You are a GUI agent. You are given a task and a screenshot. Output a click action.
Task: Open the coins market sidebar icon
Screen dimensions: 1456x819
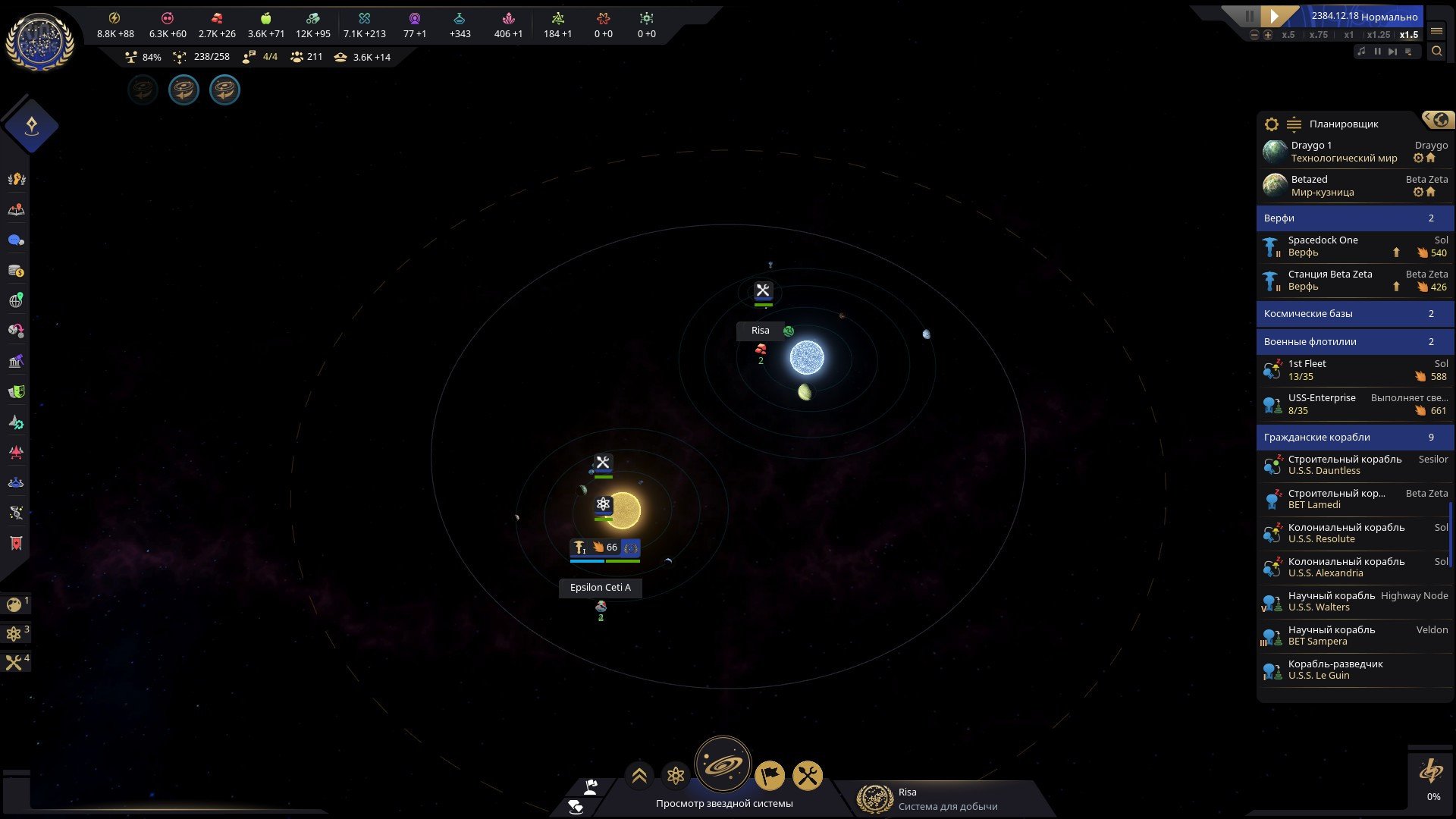click(x=16, y=271)
